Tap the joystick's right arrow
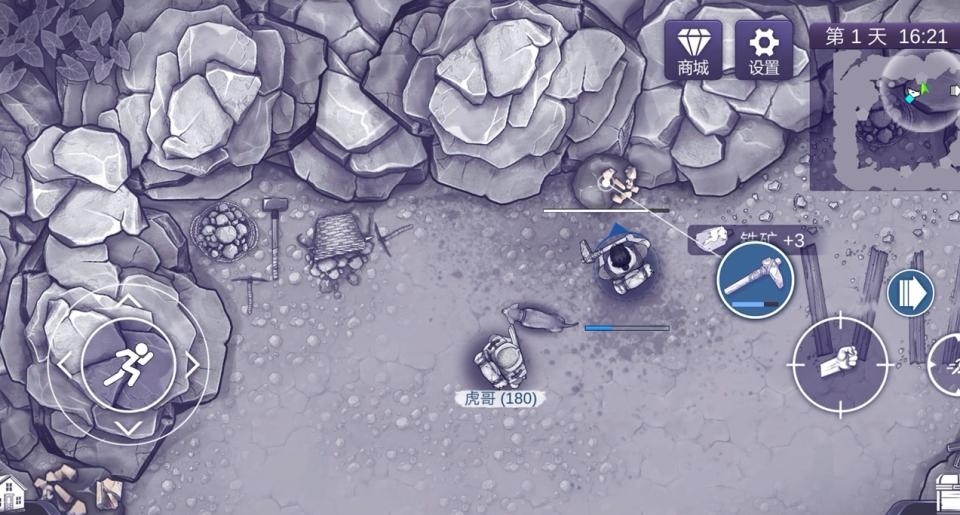This screenshot has height=515, width=960. pyautogui.click(x=192, y=365)
